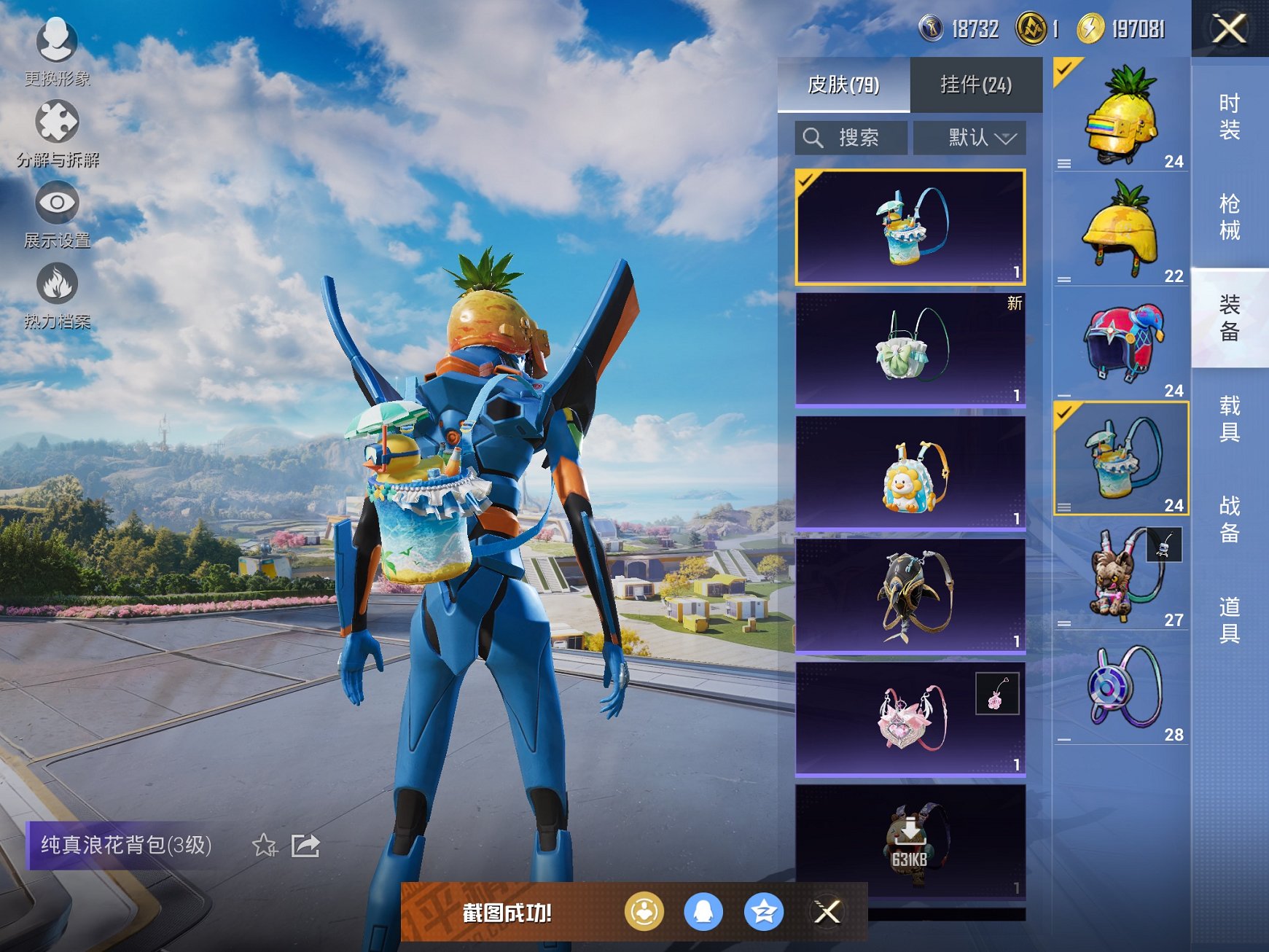Open the 热力档案 flame icon
The height and width of the screenshot is (952, 1269).
57,292
